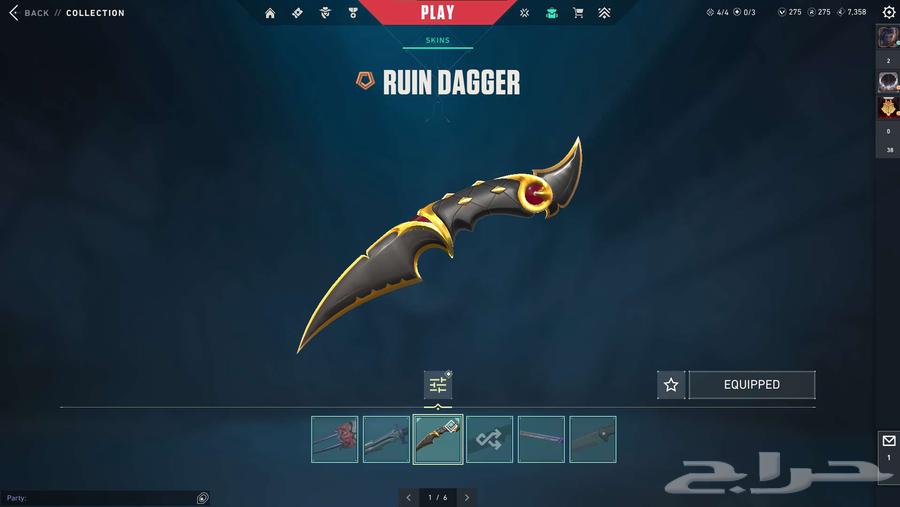Open the home icon in top navigation
Image resolution: width=900 pixels, height=507 pixels.
[270, 13]
